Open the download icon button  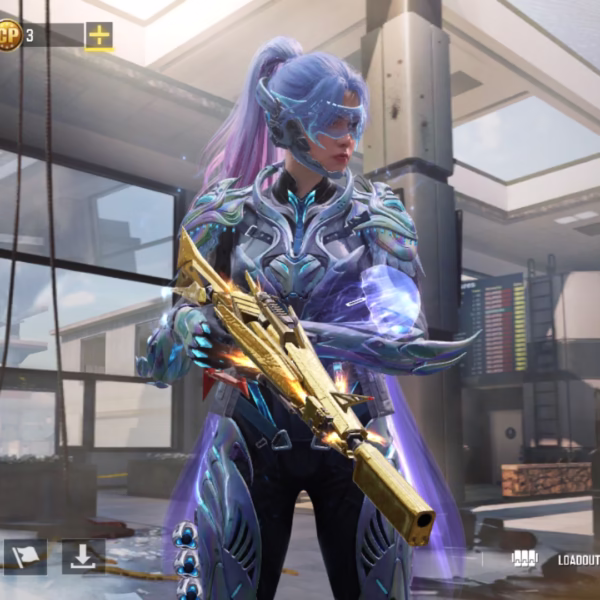(x=83, y=557)
